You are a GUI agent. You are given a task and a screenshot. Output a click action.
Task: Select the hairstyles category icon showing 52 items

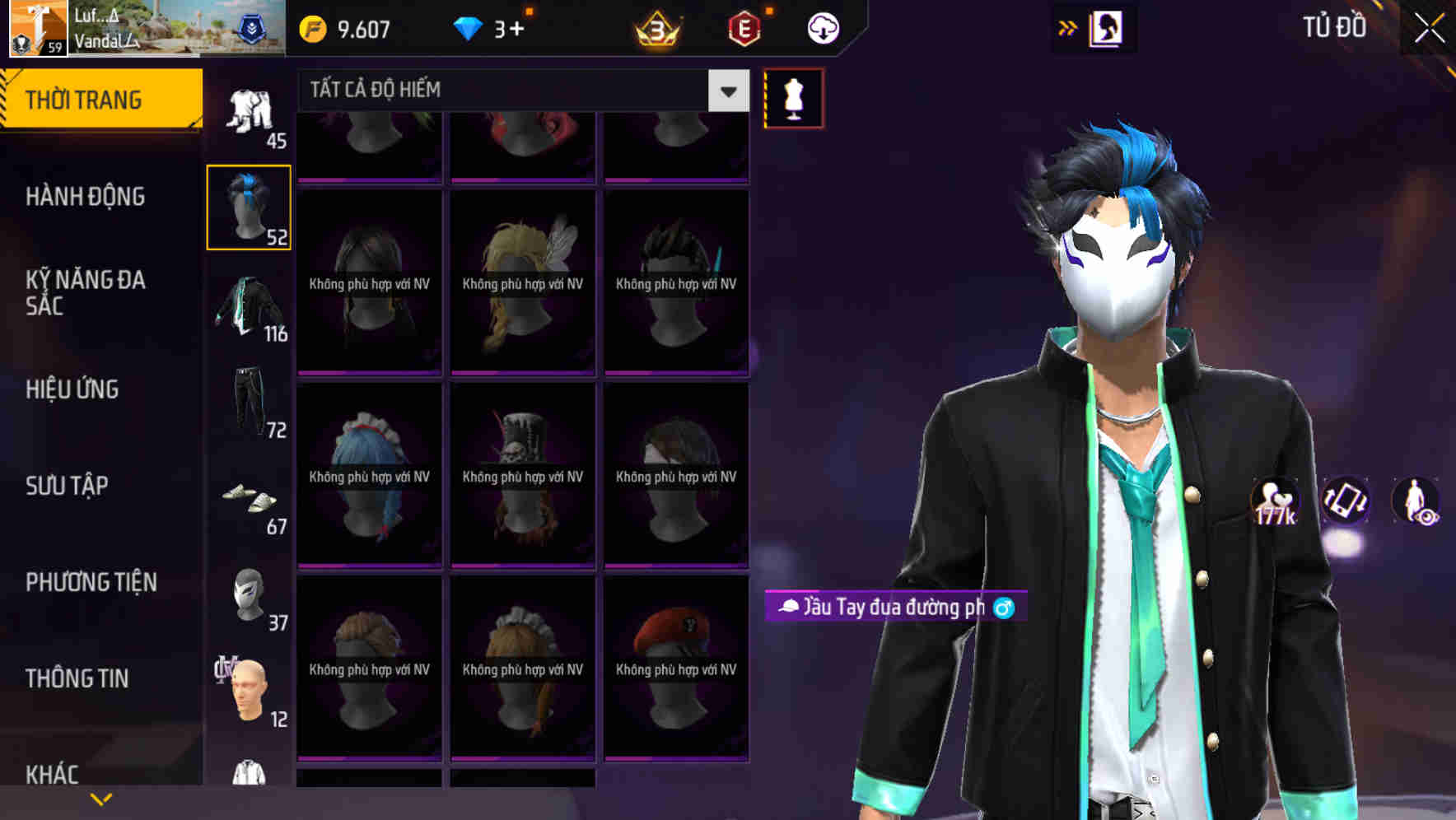click(249, 206)
